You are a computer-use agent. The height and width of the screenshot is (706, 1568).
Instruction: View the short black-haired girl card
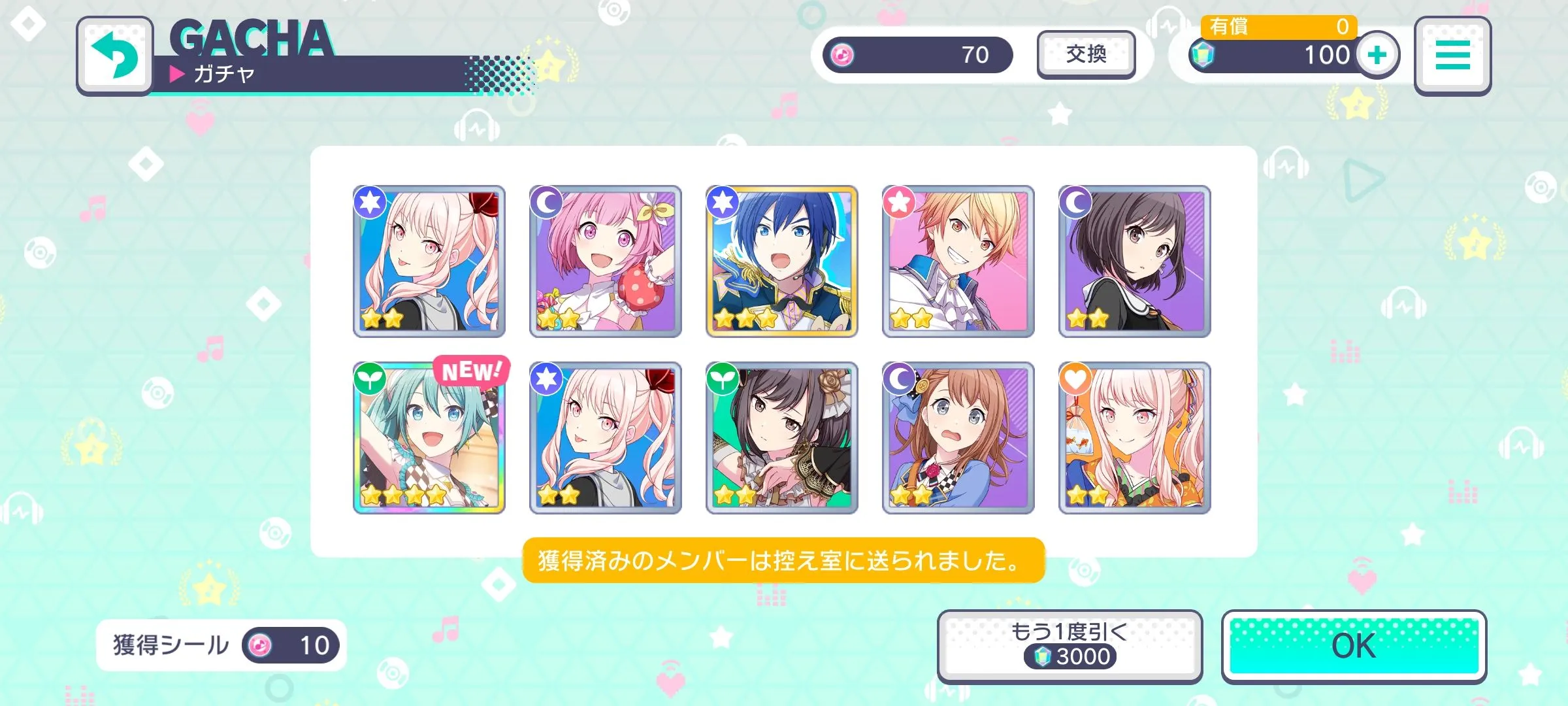point(1135,261)
